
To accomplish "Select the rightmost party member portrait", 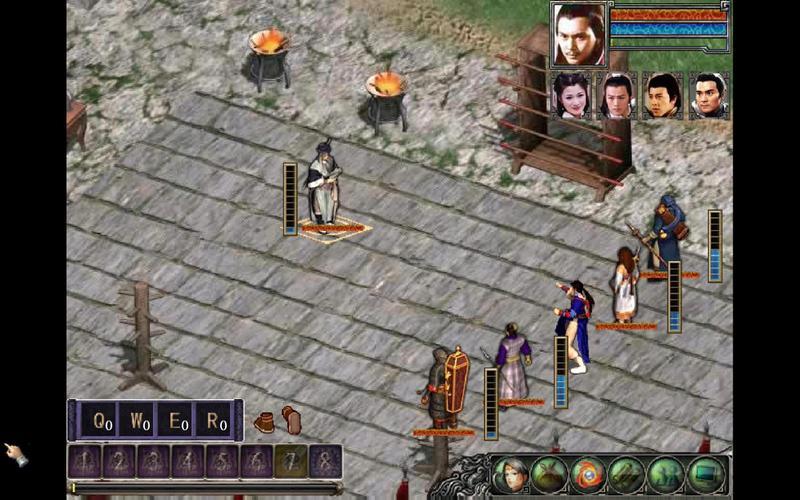I will point(708,96).
